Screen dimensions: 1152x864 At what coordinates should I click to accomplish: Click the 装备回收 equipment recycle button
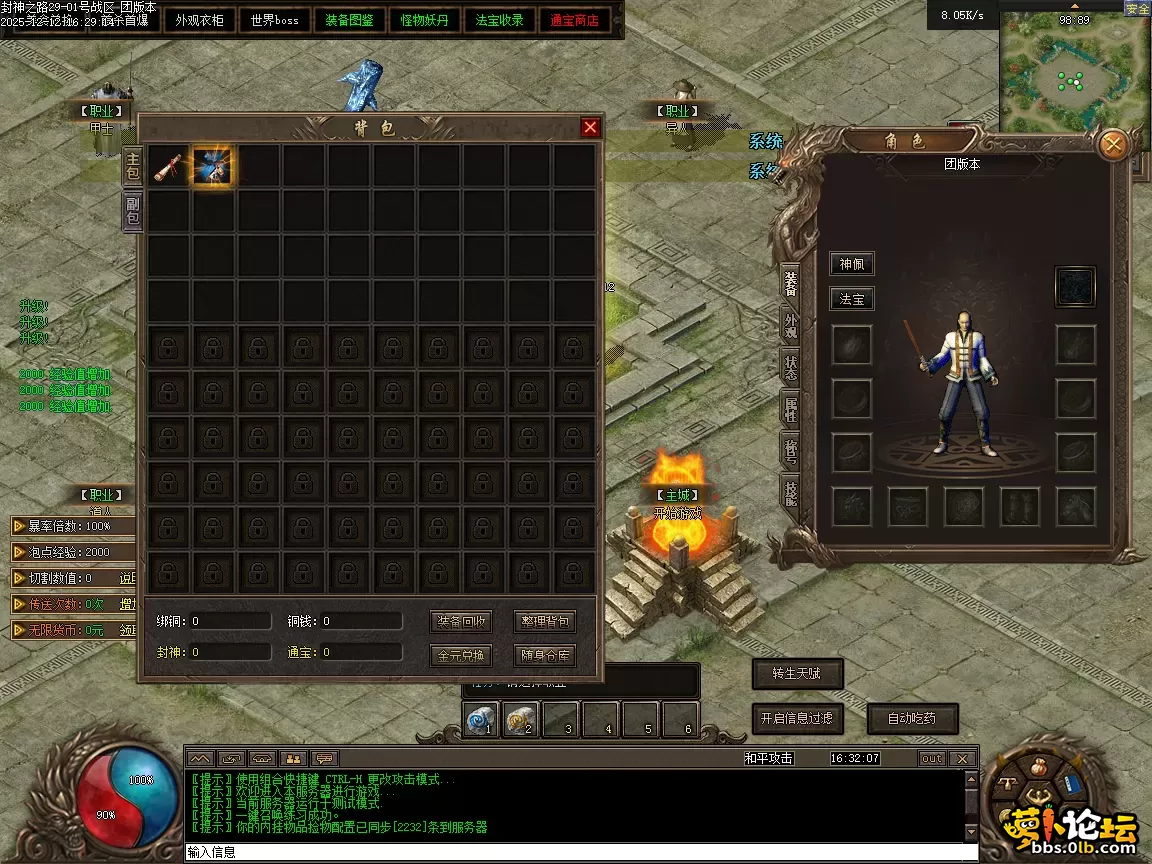click(461, 621)
